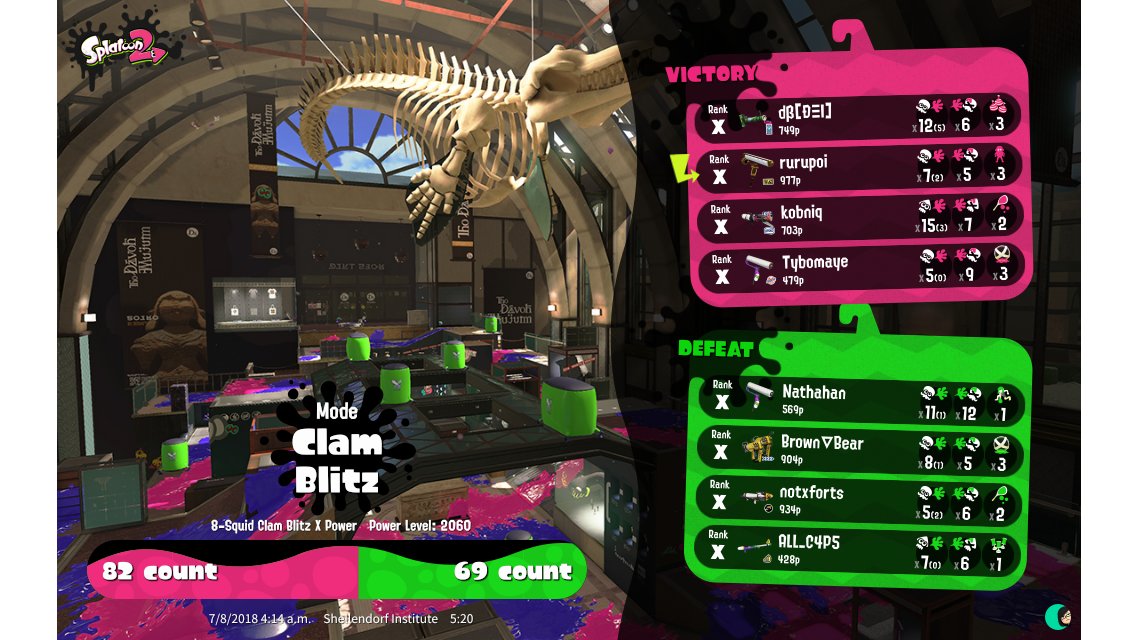Select Tybomaye on the victory team
This screenshot has width=1138, height=640.
point(862,269)
